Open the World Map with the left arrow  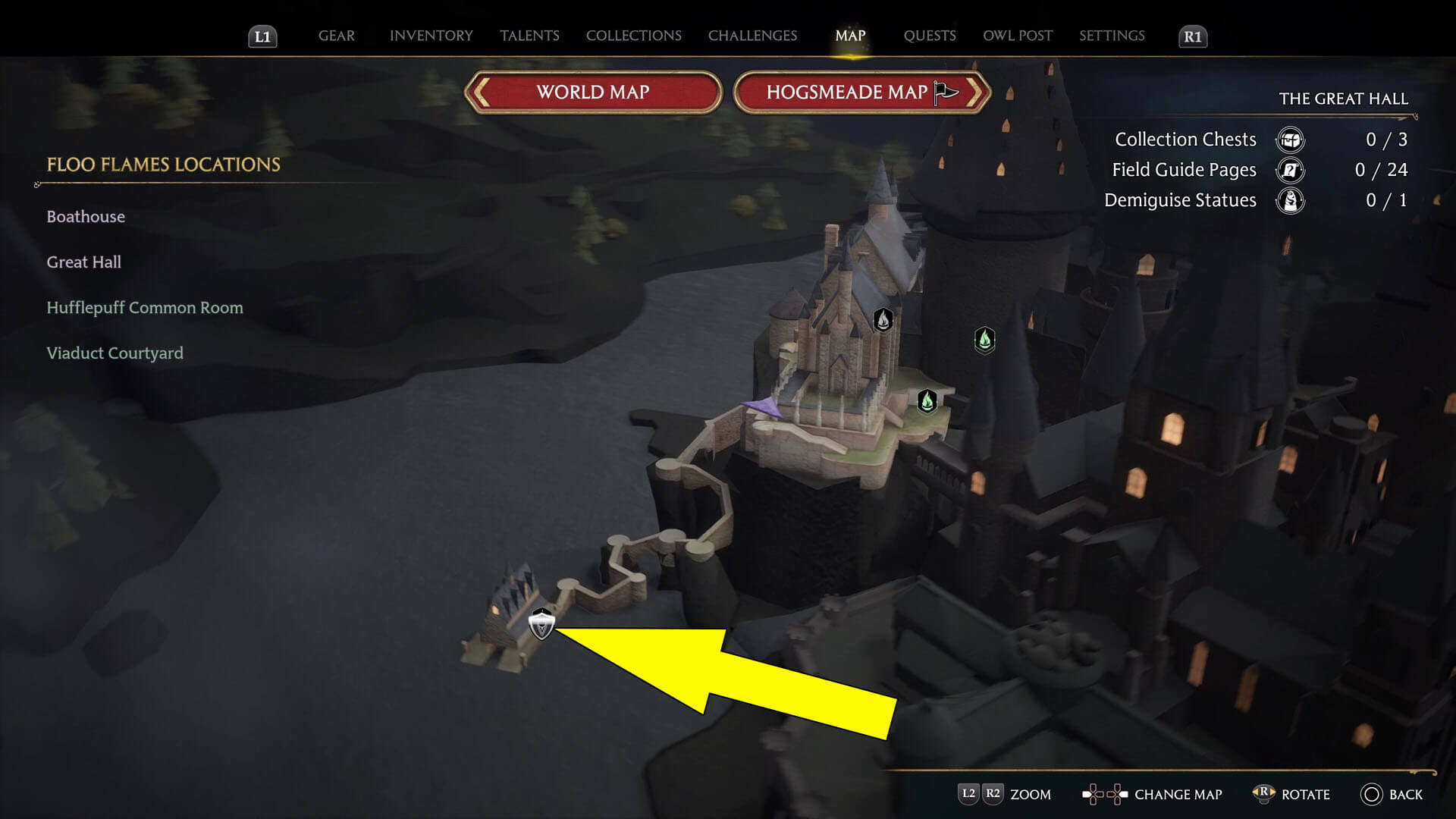point(480,92)
